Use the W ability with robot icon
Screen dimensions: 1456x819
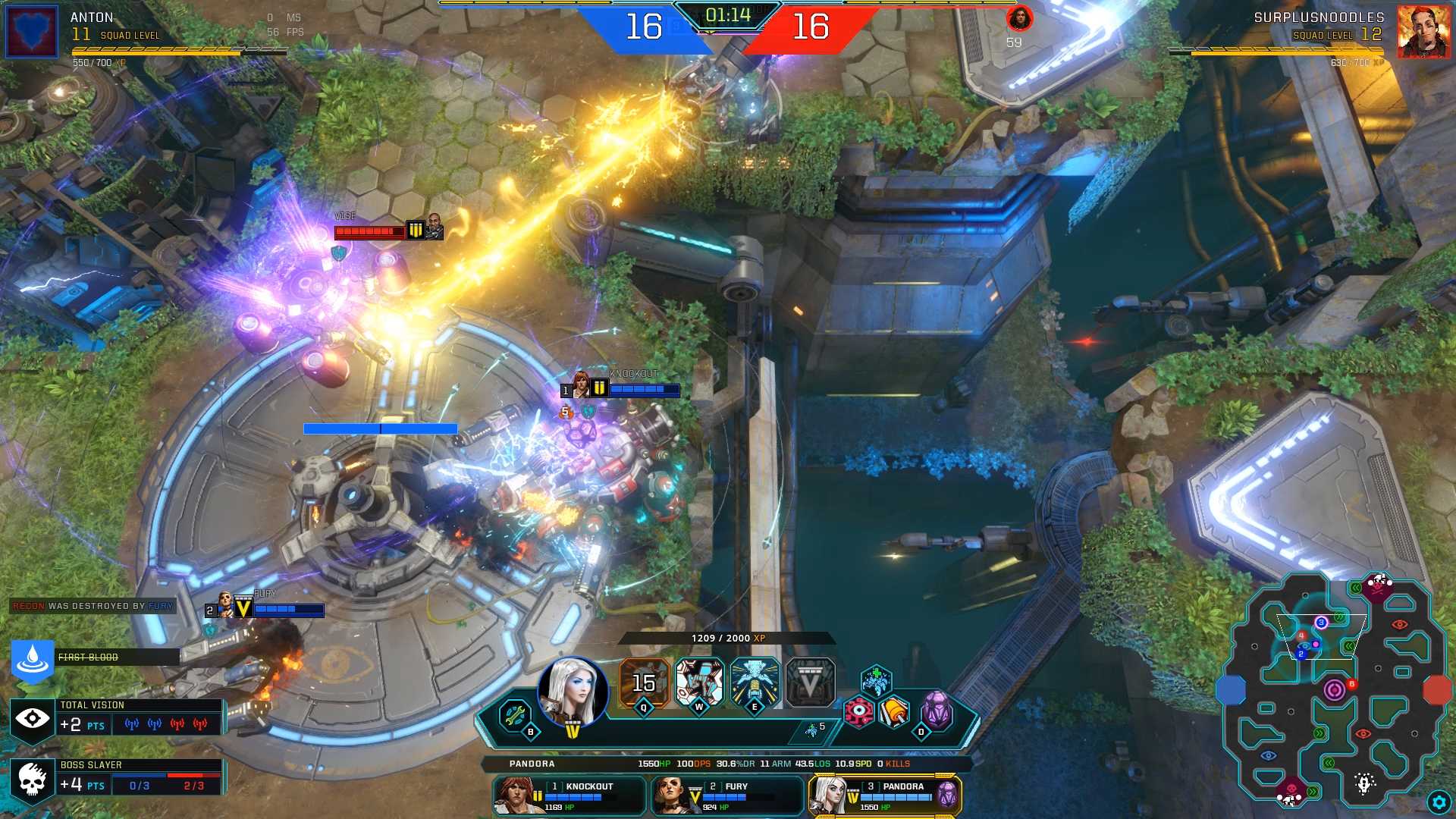[699, 682]
